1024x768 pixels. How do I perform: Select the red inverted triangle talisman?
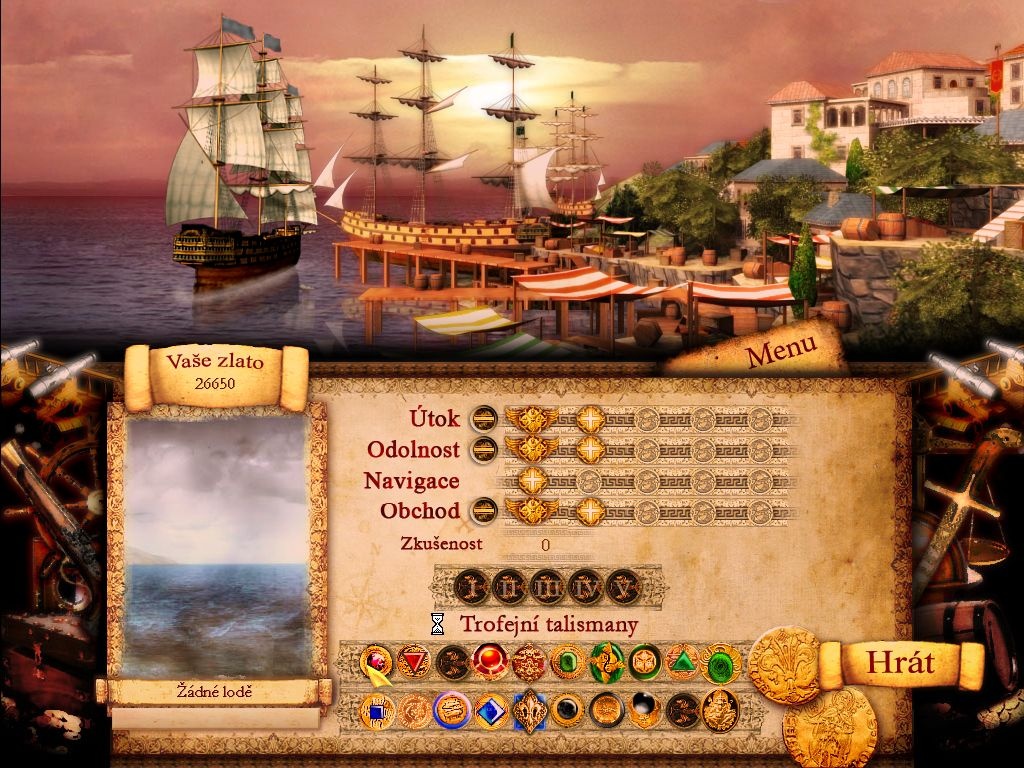413,662
